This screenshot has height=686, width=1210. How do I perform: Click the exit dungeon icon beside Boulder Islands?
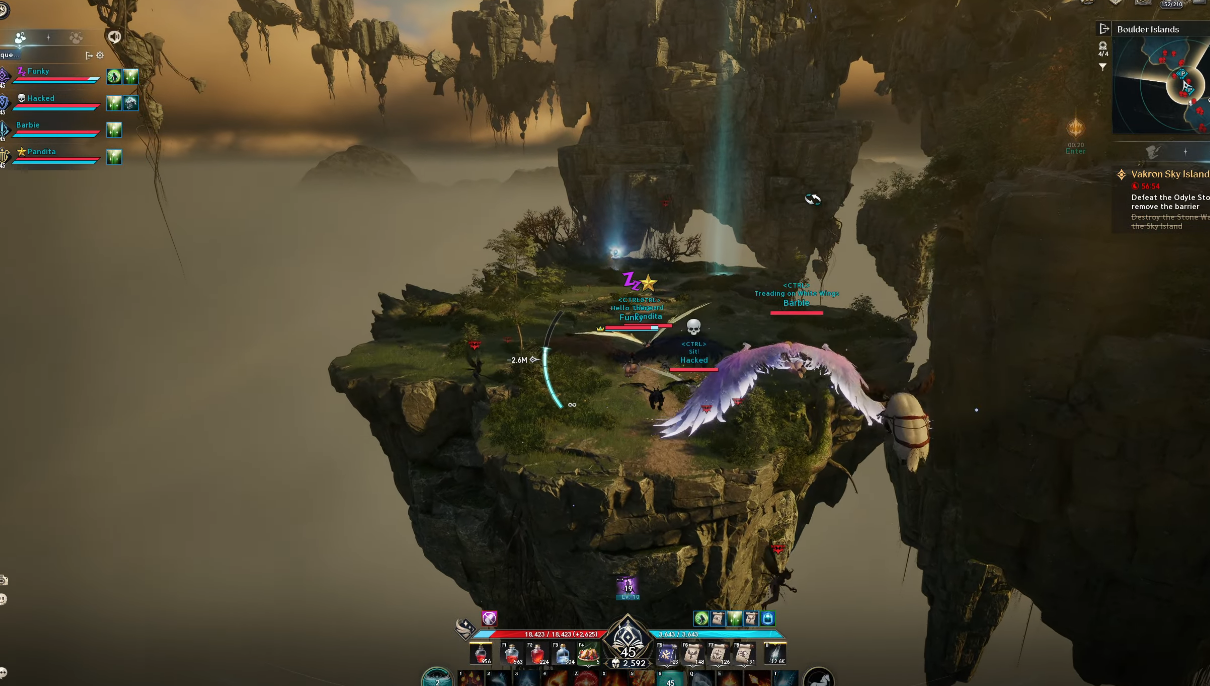[1104, 29]
